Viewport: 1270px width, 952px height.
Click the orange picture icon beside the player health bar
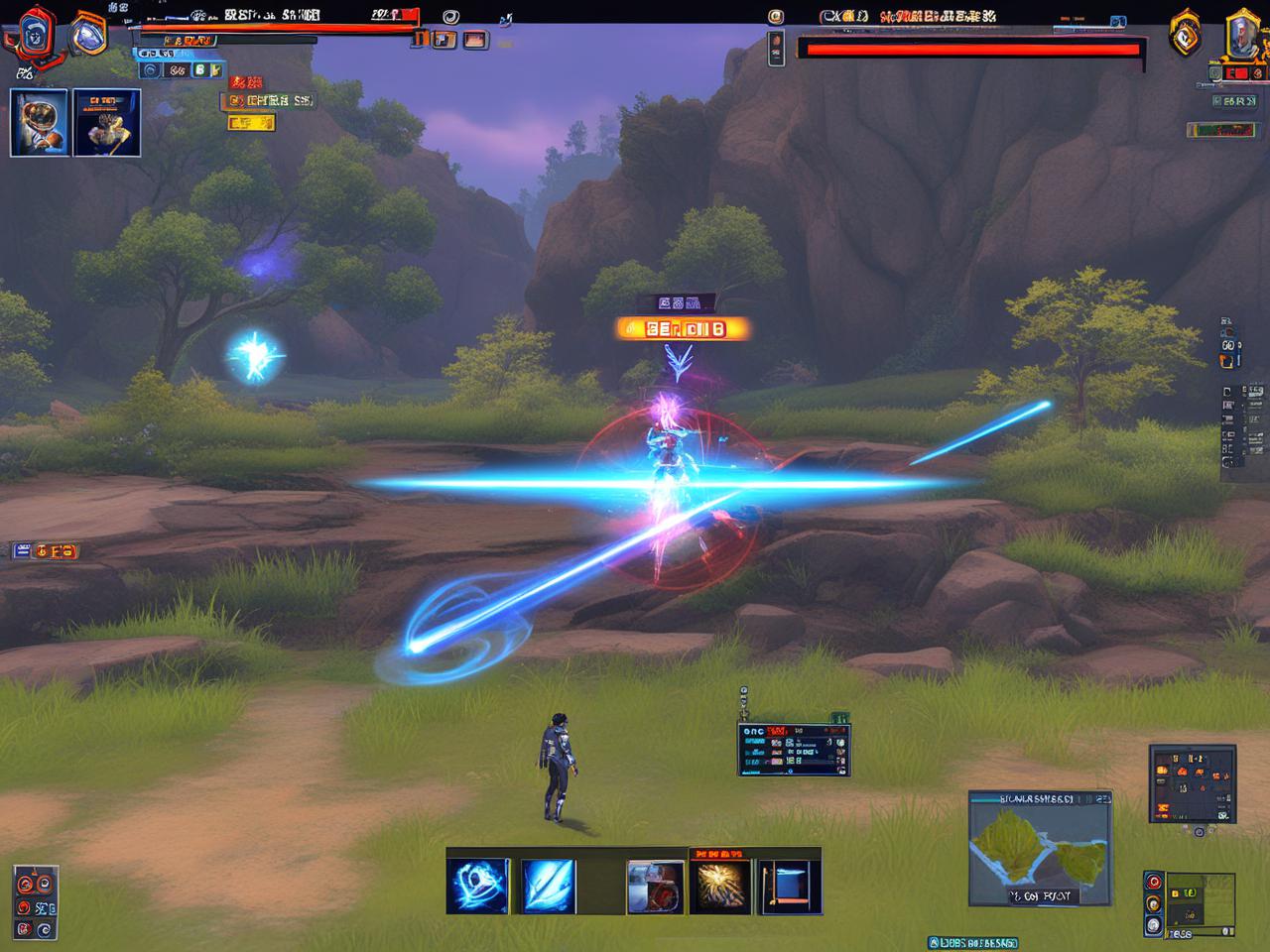475,40
